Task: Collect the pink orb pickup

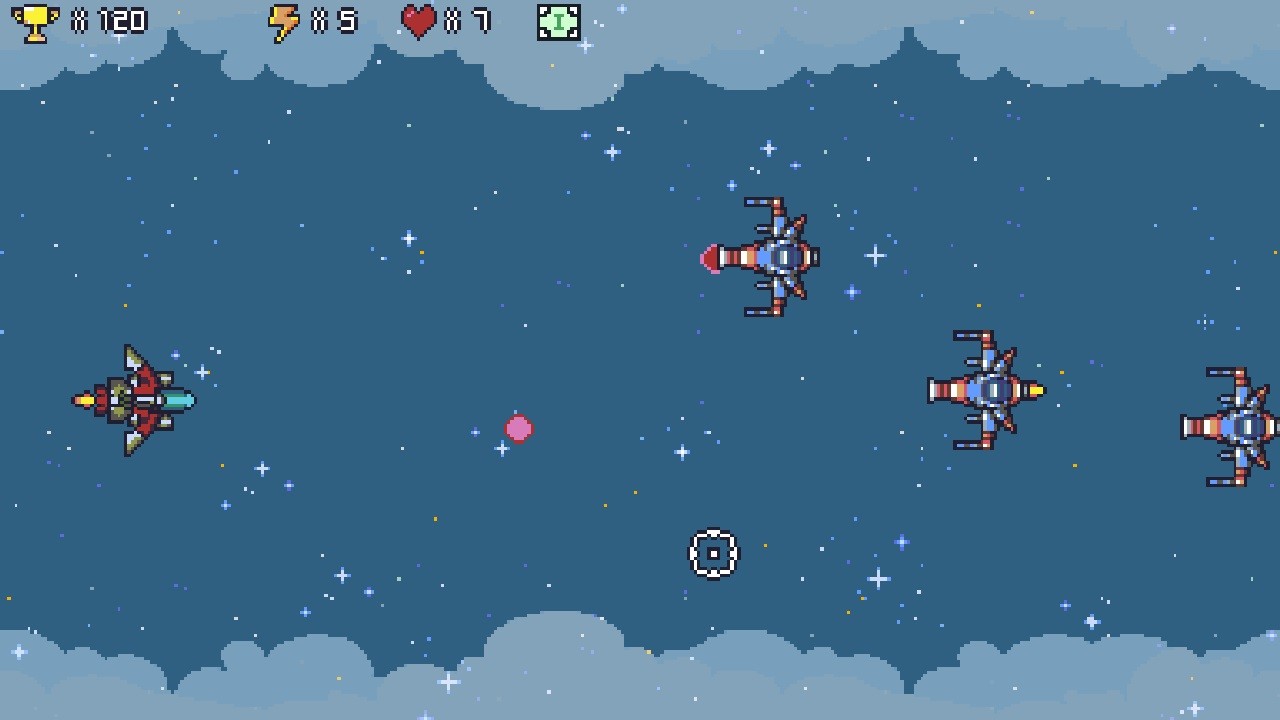Action: [x=518, y=428]
